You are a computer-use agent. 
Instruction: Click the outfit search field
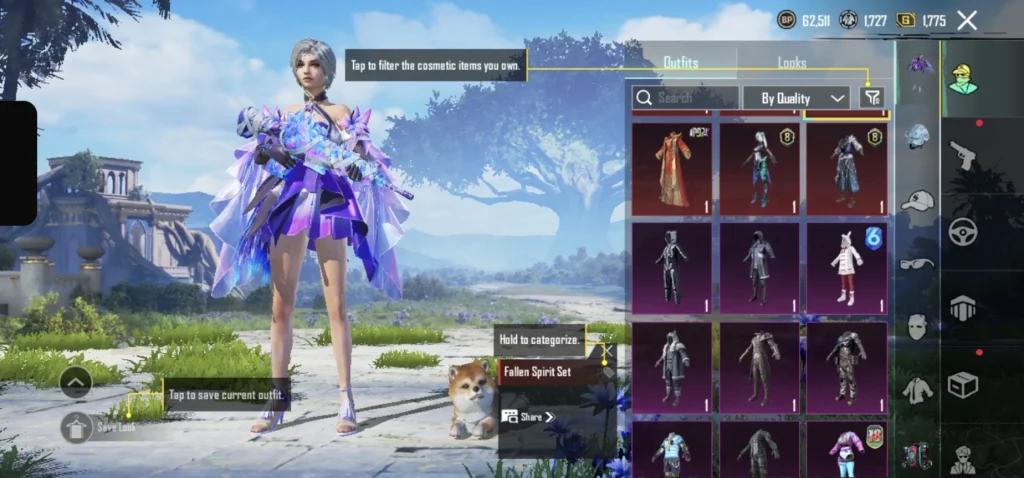686,98
